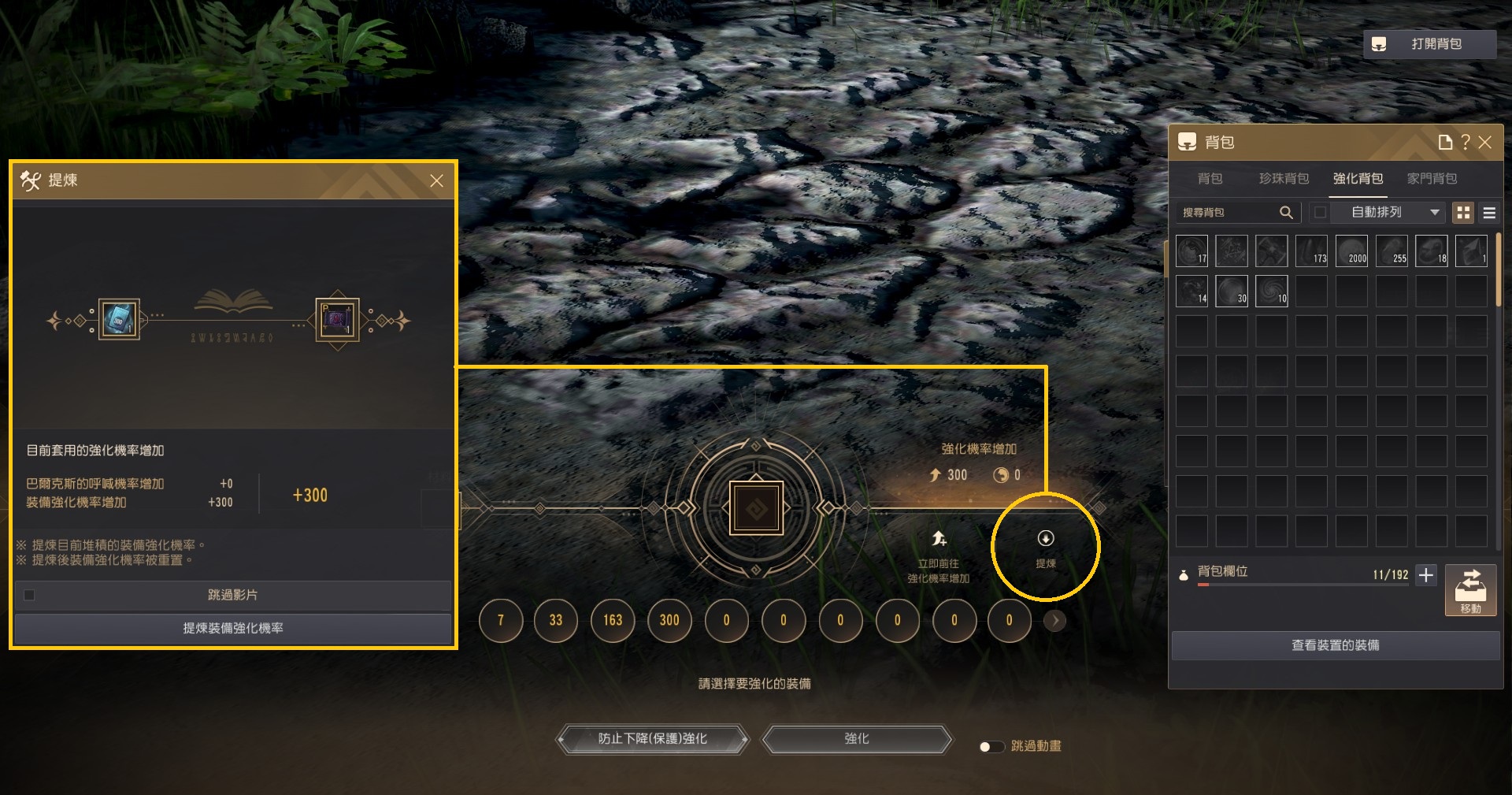The image size is (1512, 795).
Task: Close the 背包 inventory window
Action: coord(1485,142)
